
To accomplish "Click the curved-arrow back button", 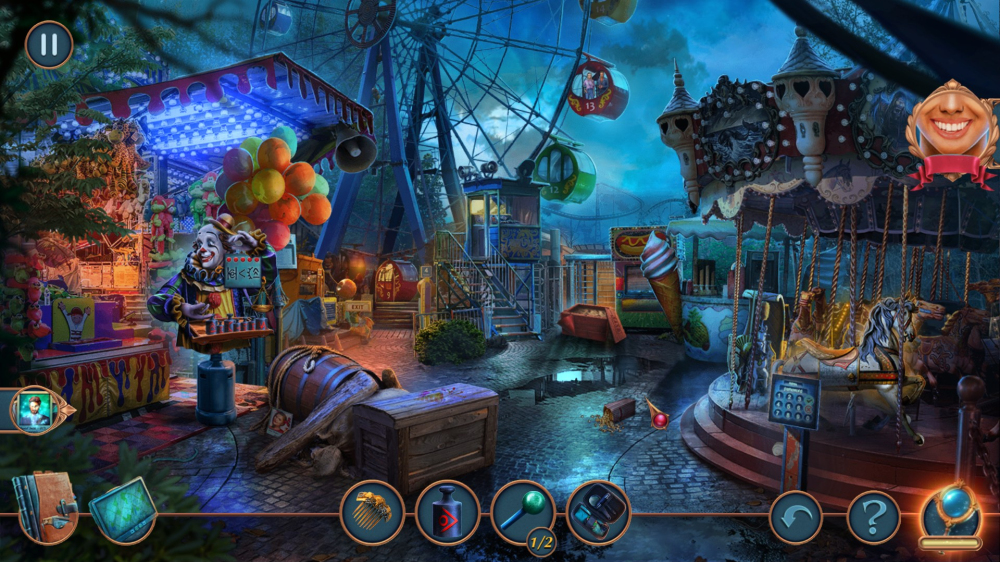I will [796, 517].
